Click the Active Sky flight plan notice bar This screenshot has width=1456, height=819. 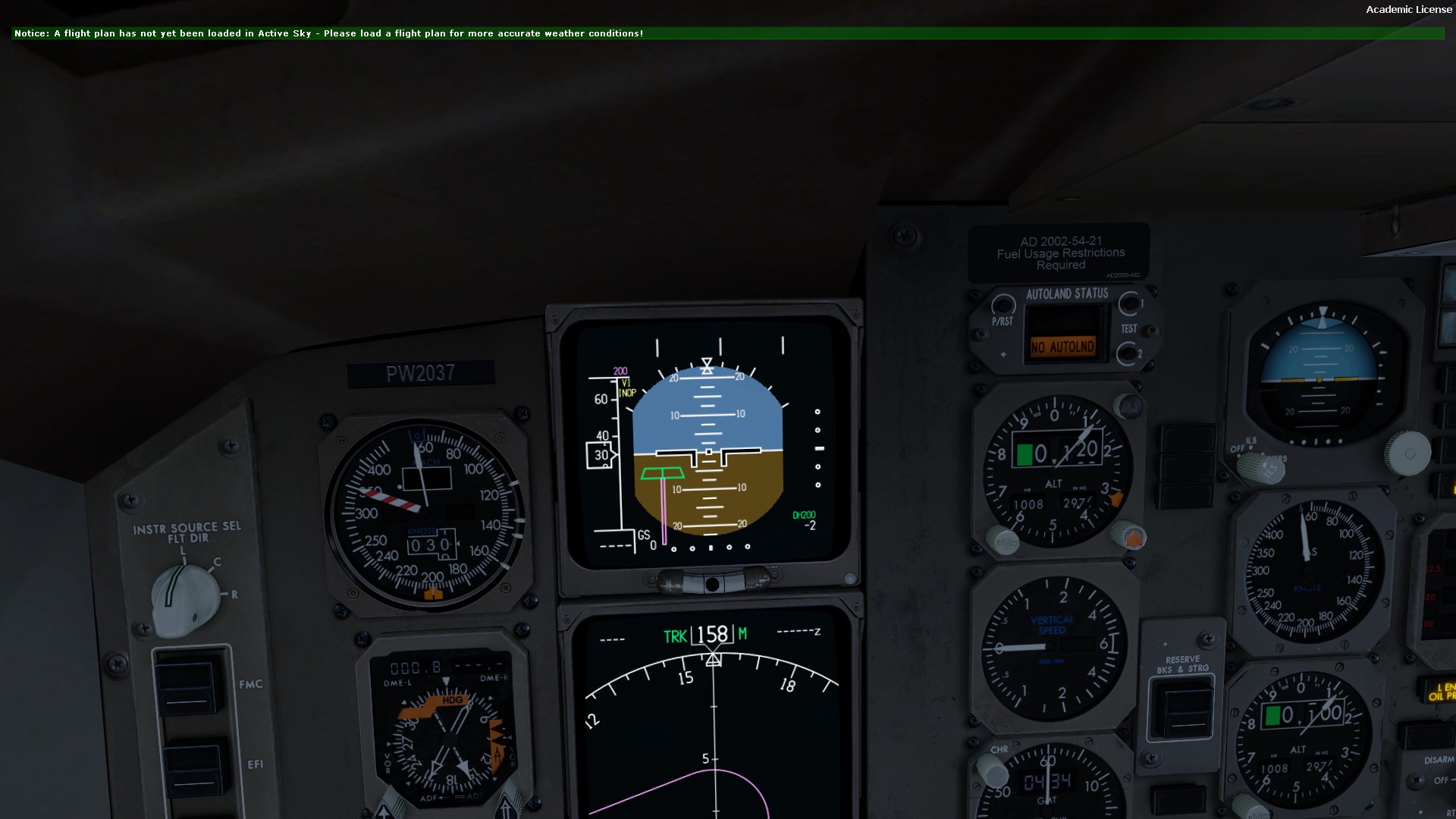pyautogui.click(x=727, y=33)
